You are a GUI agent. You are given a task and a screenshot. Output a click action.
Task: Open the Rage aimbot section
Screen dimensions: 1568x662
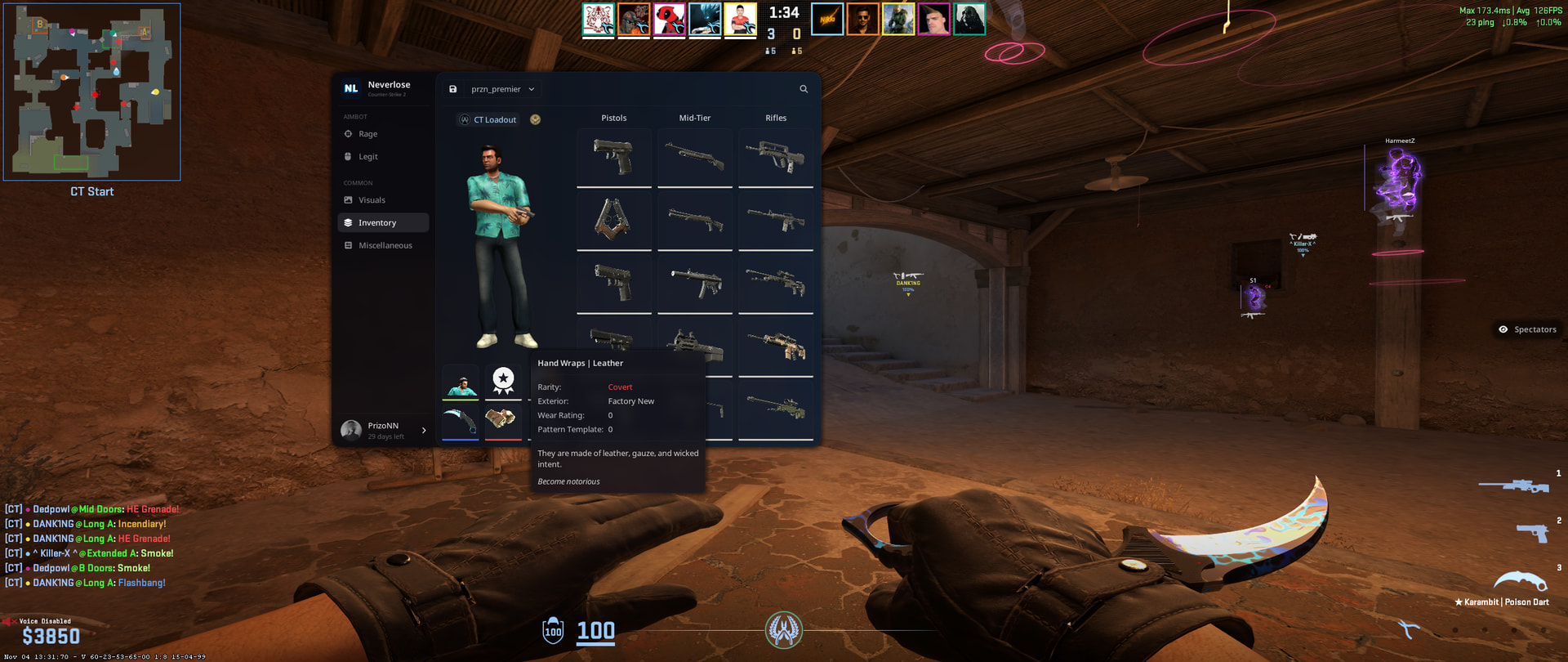[367, 134]
